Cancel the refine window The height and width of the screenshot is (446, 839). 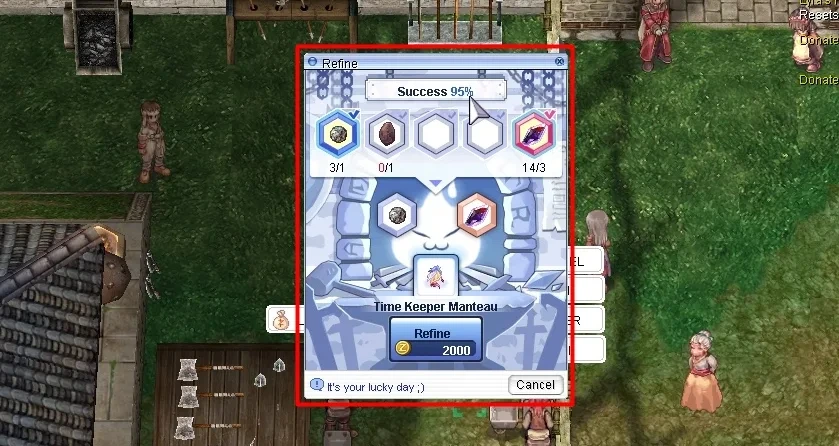535,385
